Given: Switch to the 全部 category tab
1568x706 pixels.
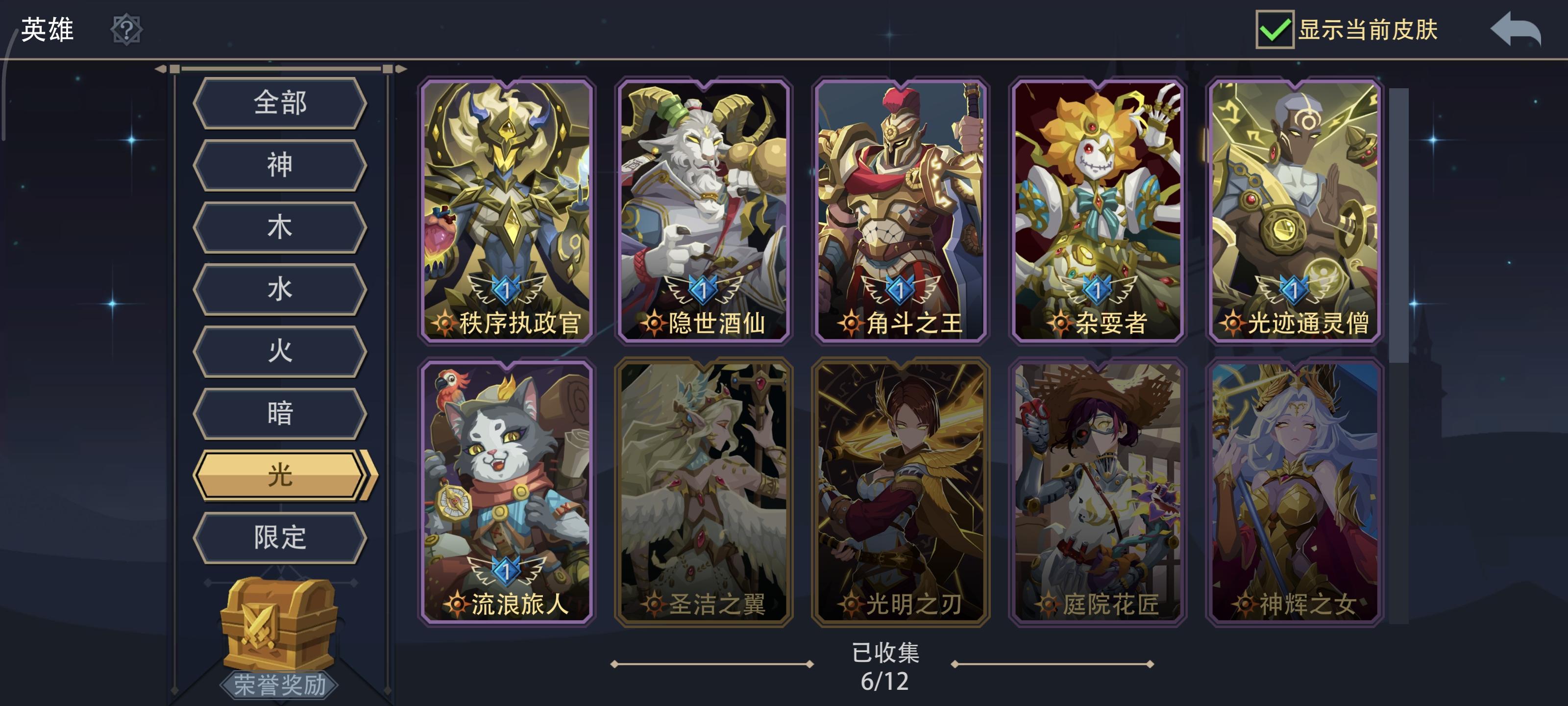Looking at the screenshot, I should 279,103.
